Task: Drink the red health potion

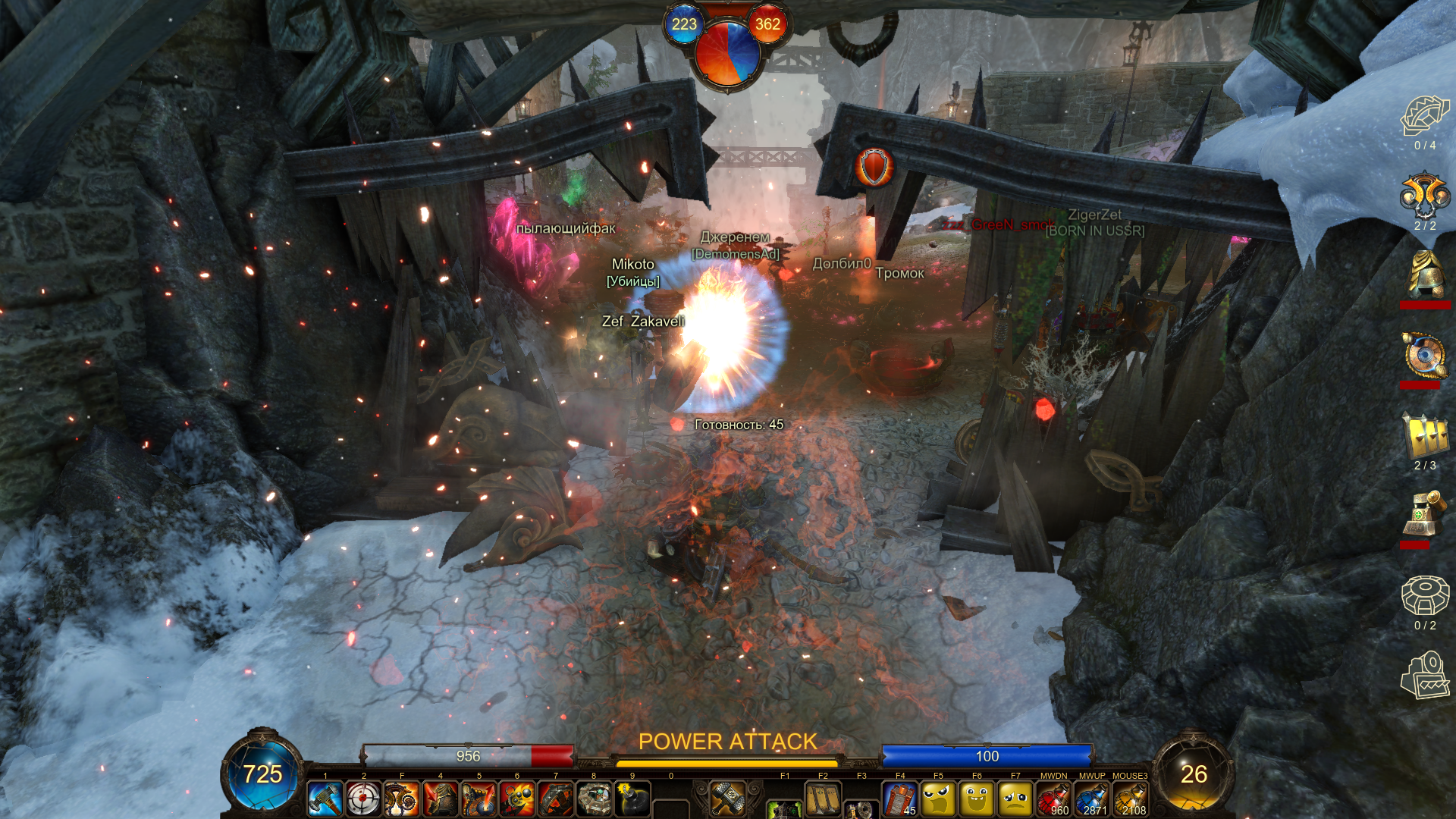Action: click(x=1053, y=799)
